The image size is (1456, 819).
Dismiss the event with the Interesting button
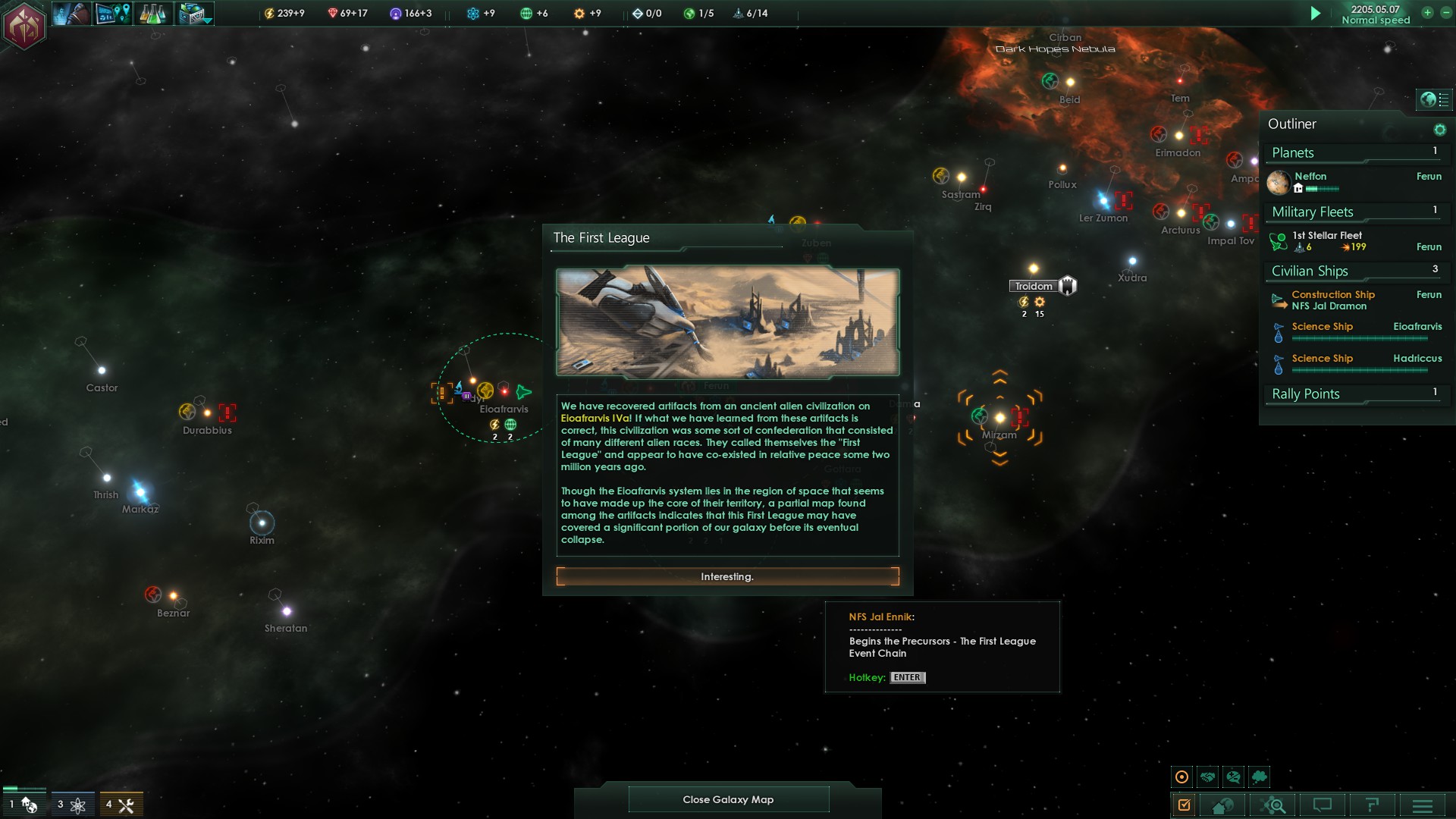click(x=727, y=577)
